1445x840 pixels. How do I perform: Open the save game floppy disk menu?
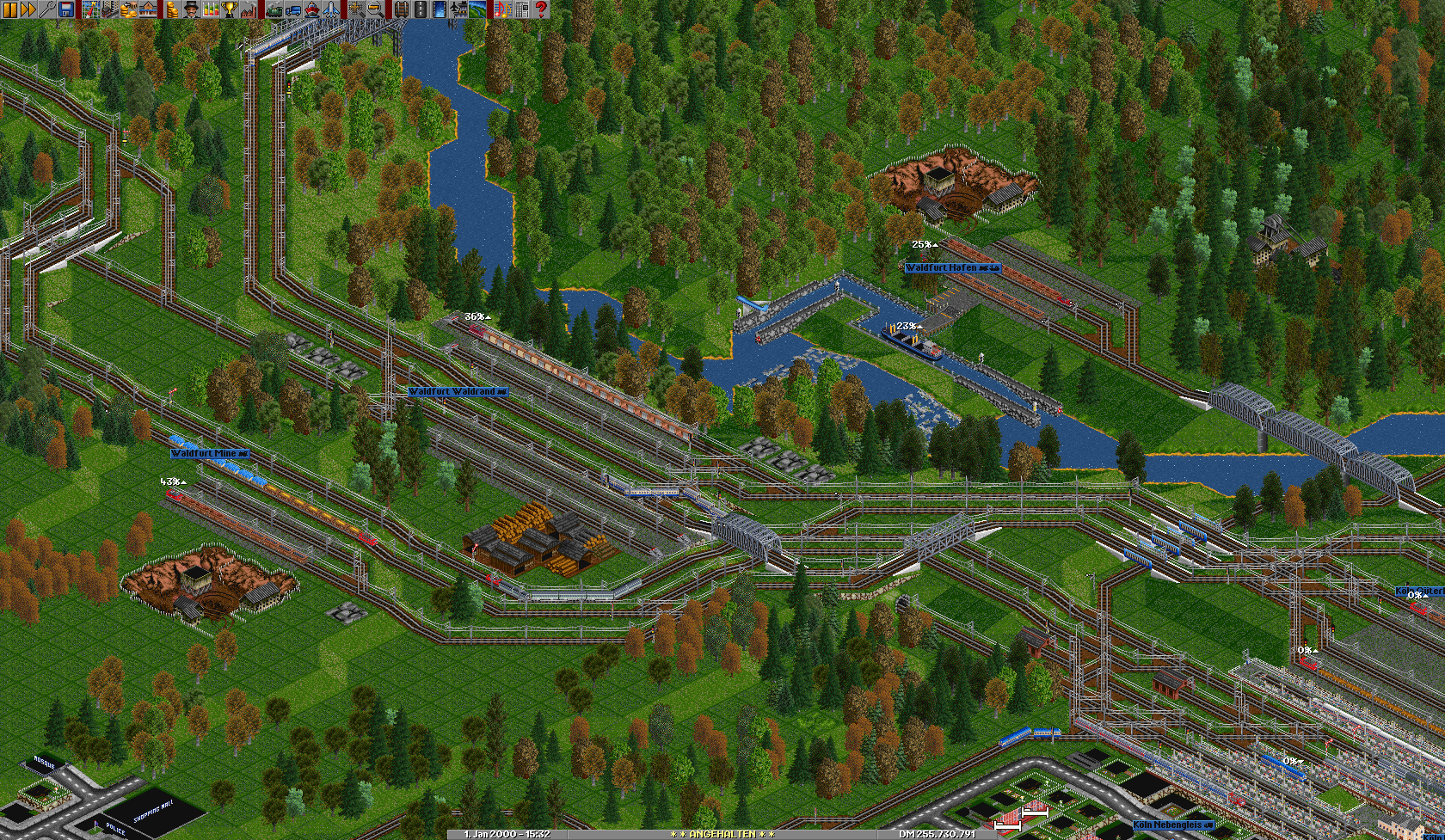(x=66, y=9)
